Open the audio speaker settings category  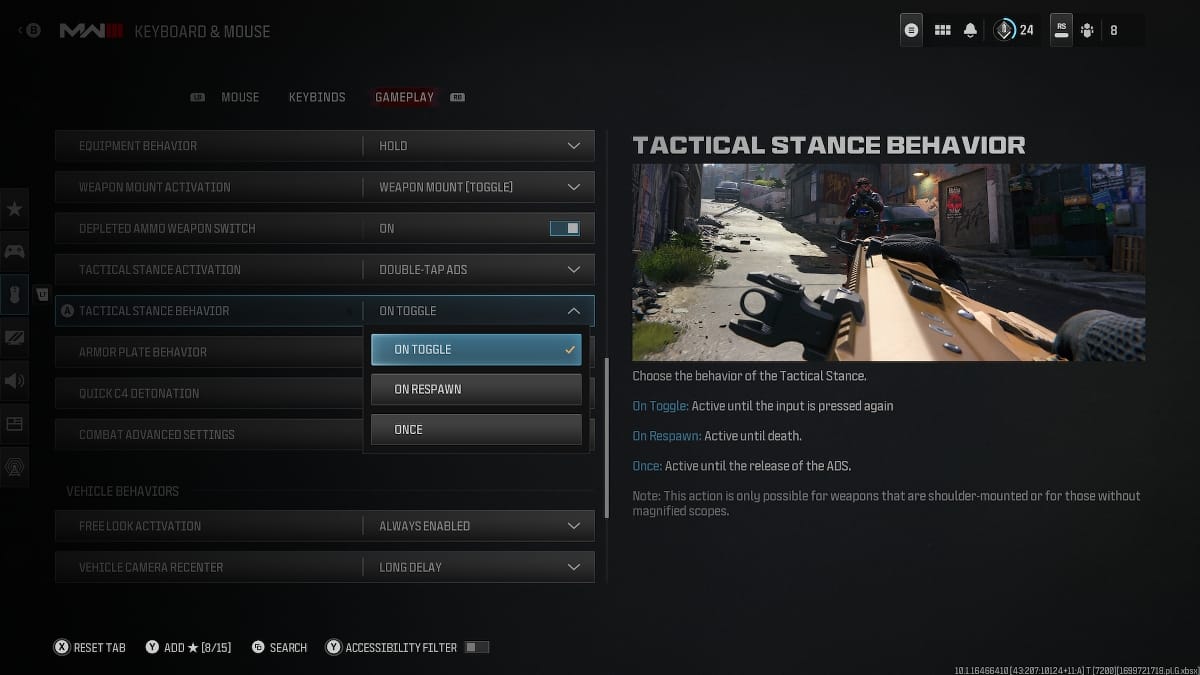tap(15, 381)
